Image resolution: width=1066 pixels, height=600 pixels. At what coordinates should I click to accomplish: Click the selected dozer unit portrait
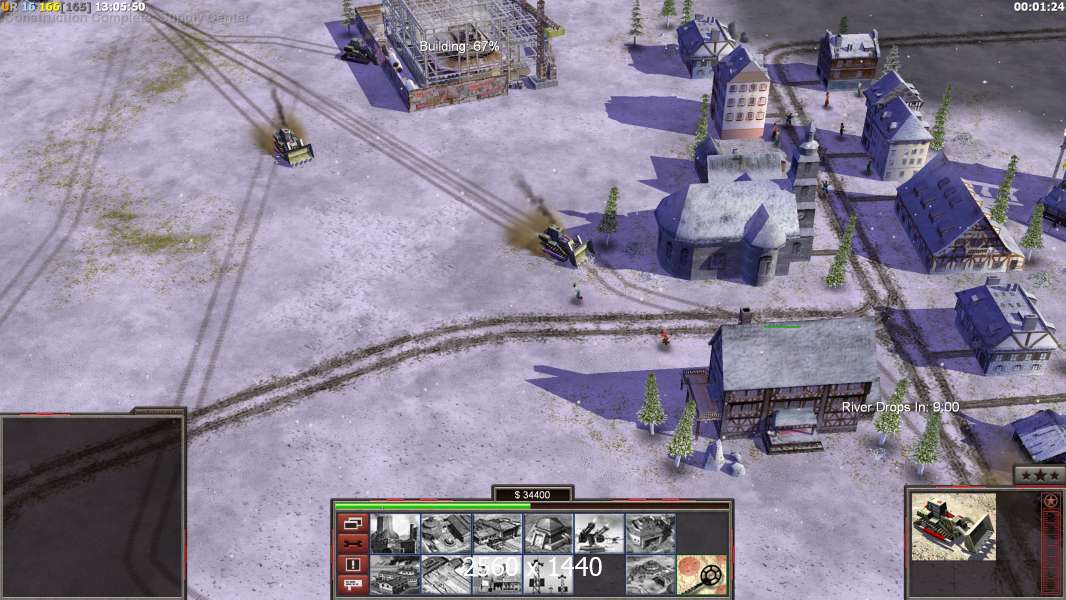(x=953, y=526)
